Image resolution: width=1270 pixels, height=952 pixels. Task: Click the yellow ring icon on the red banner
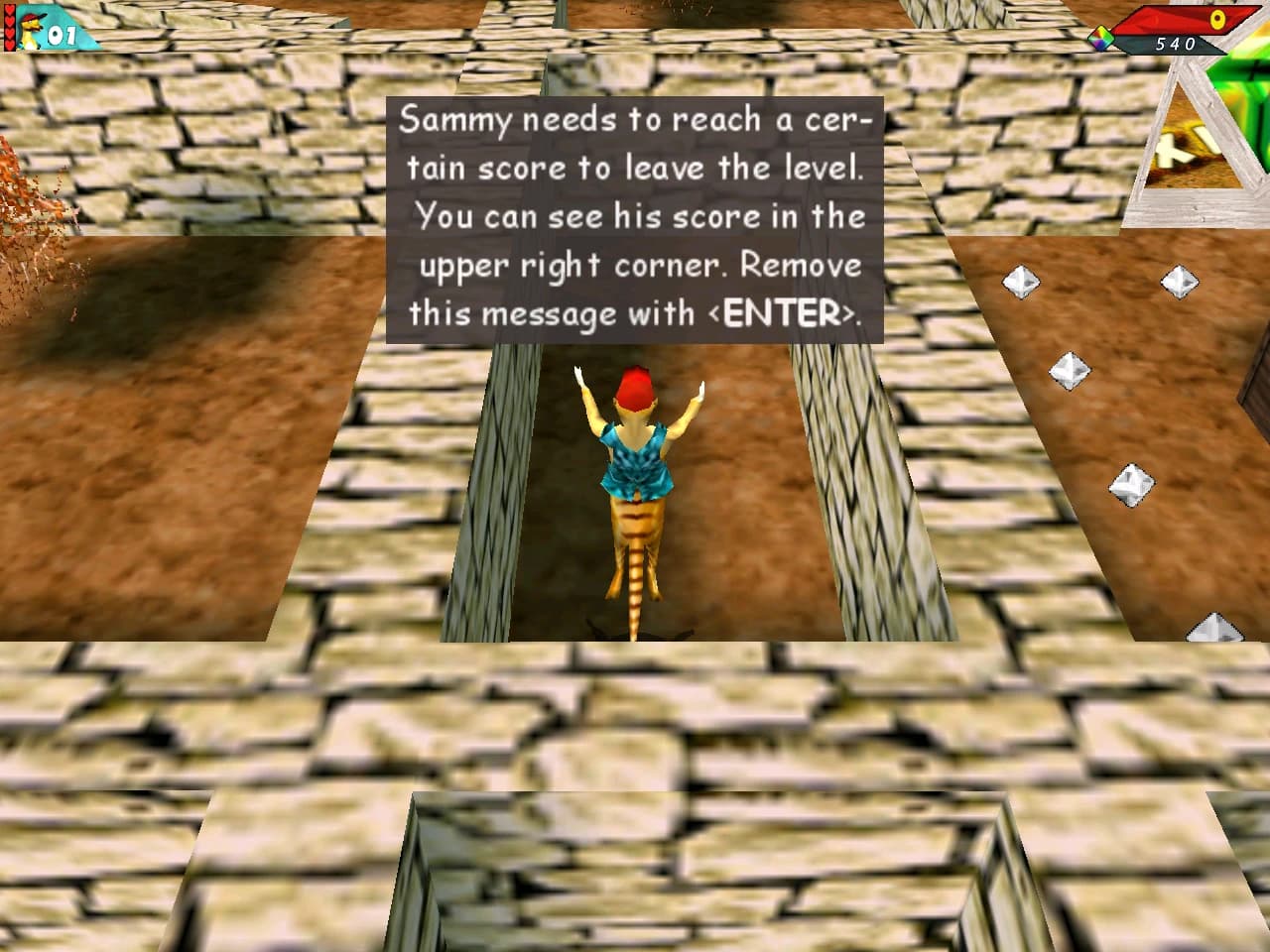tap(1217, 18)
